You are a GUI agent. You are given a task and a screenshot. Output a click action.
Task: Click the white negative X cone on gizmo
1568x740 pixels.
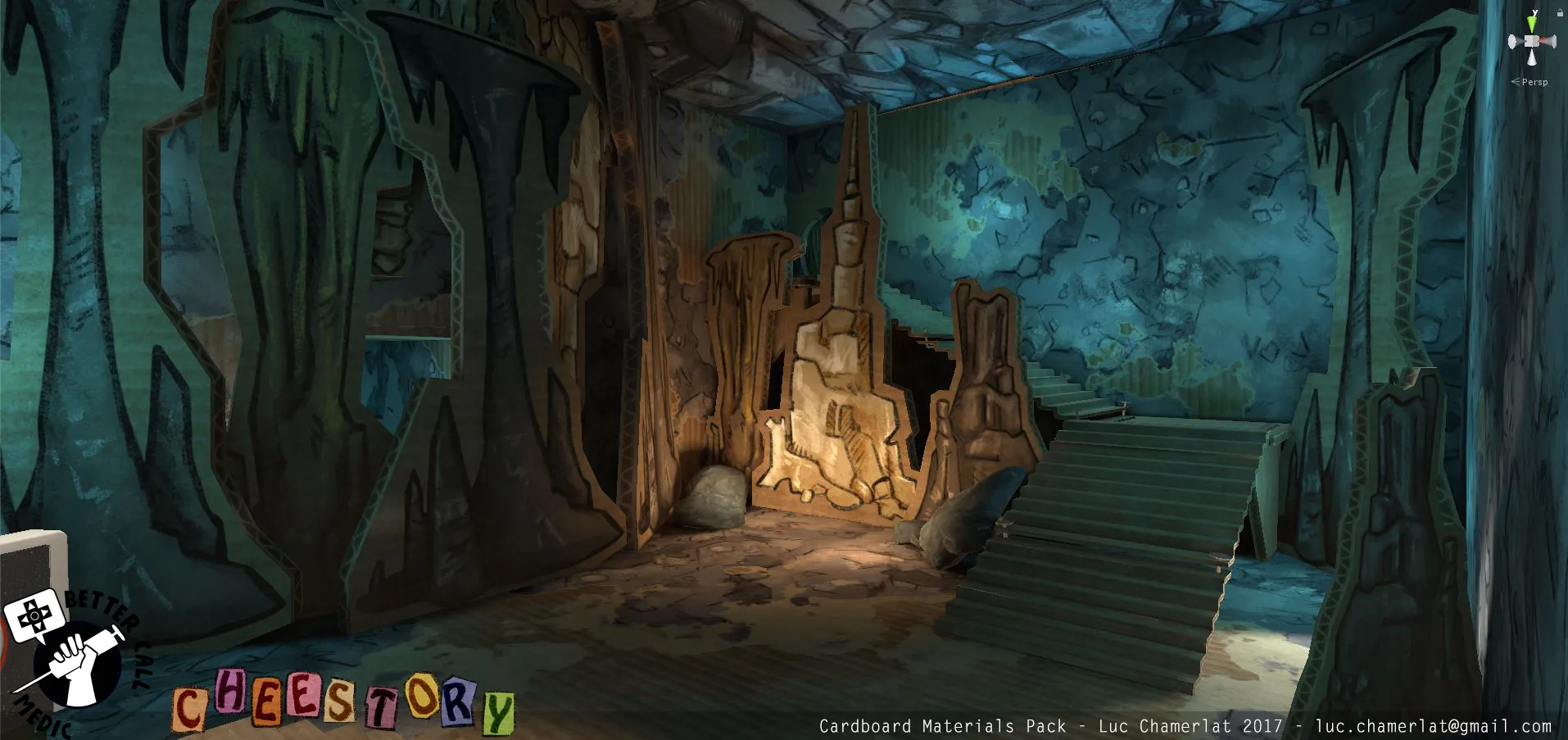pos(1511,41)
